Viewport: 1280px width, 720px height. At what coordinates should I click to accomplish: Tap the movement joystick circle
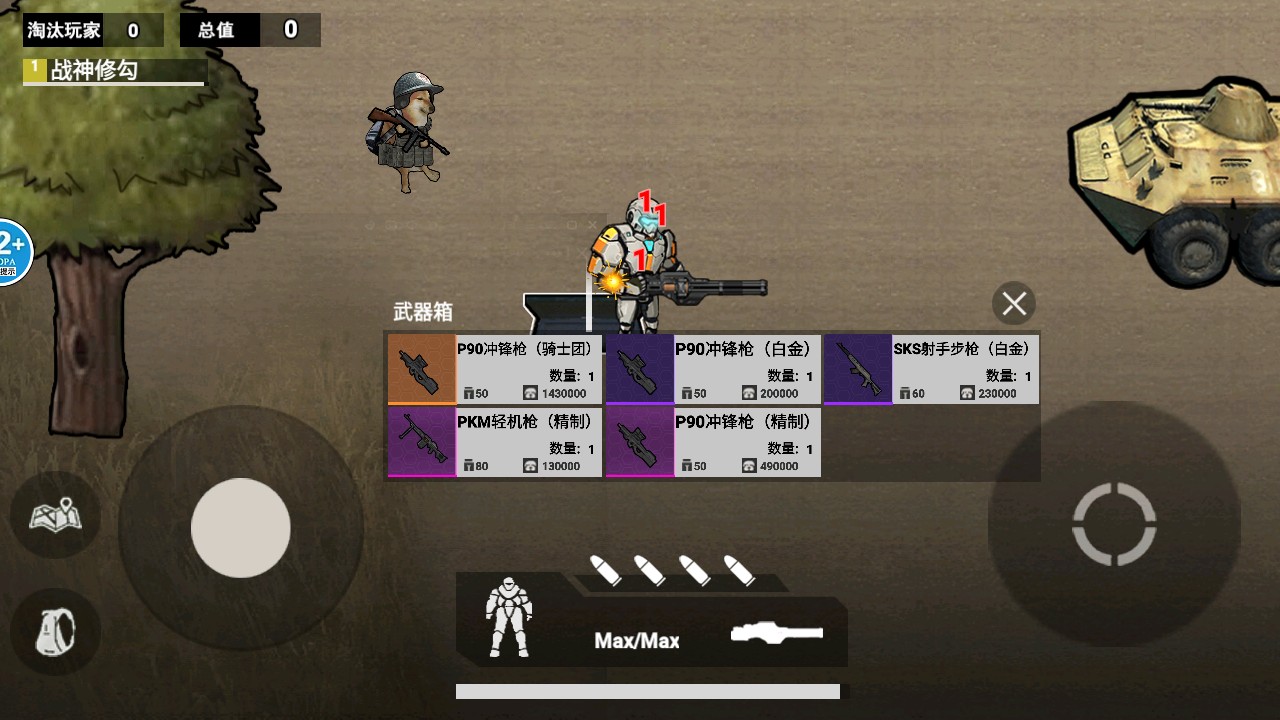coord(240,528)
